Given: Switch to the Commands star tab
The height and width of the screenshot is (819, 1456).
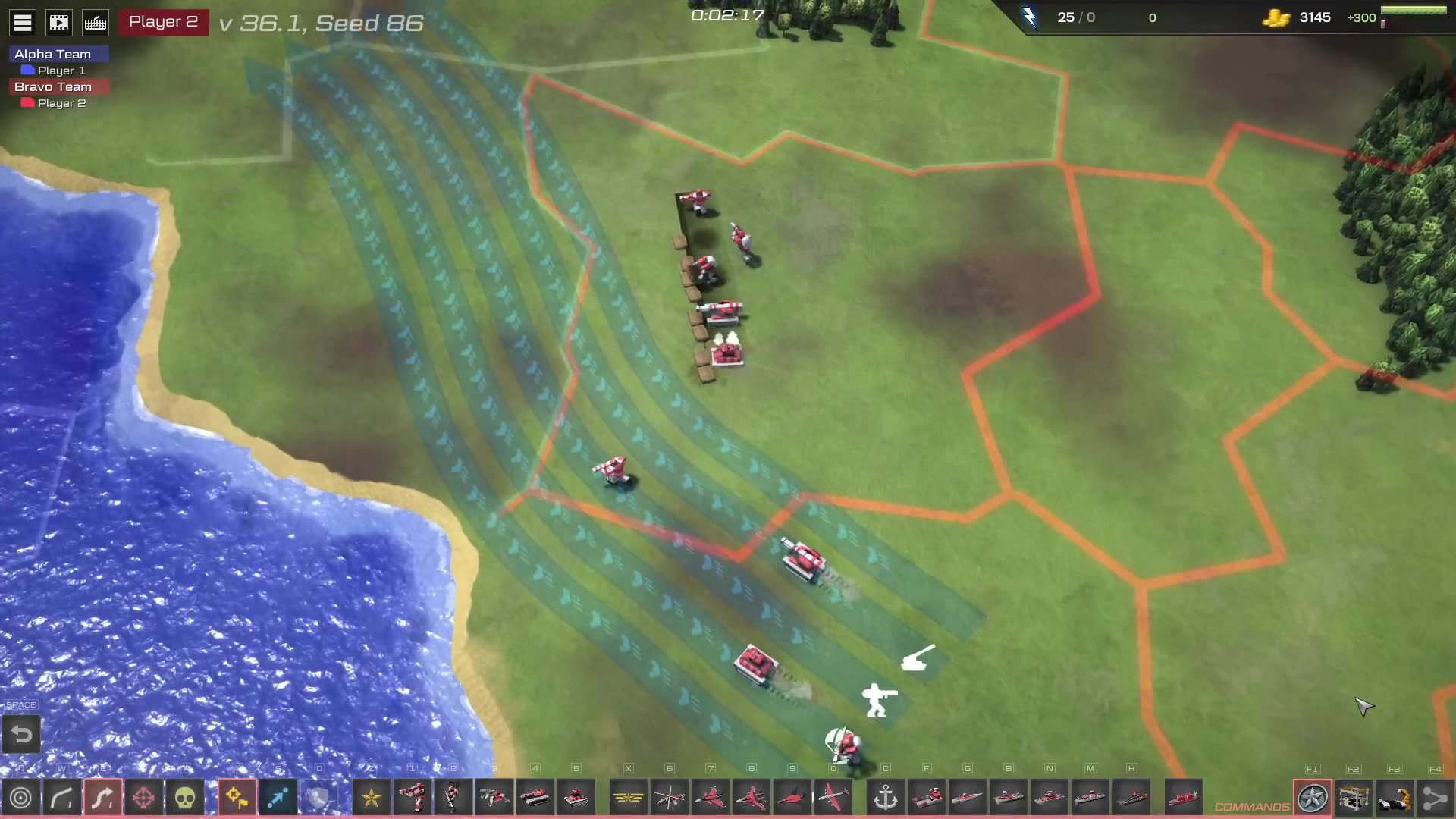Looking at the screenshot, I should tap(1313, 798).
